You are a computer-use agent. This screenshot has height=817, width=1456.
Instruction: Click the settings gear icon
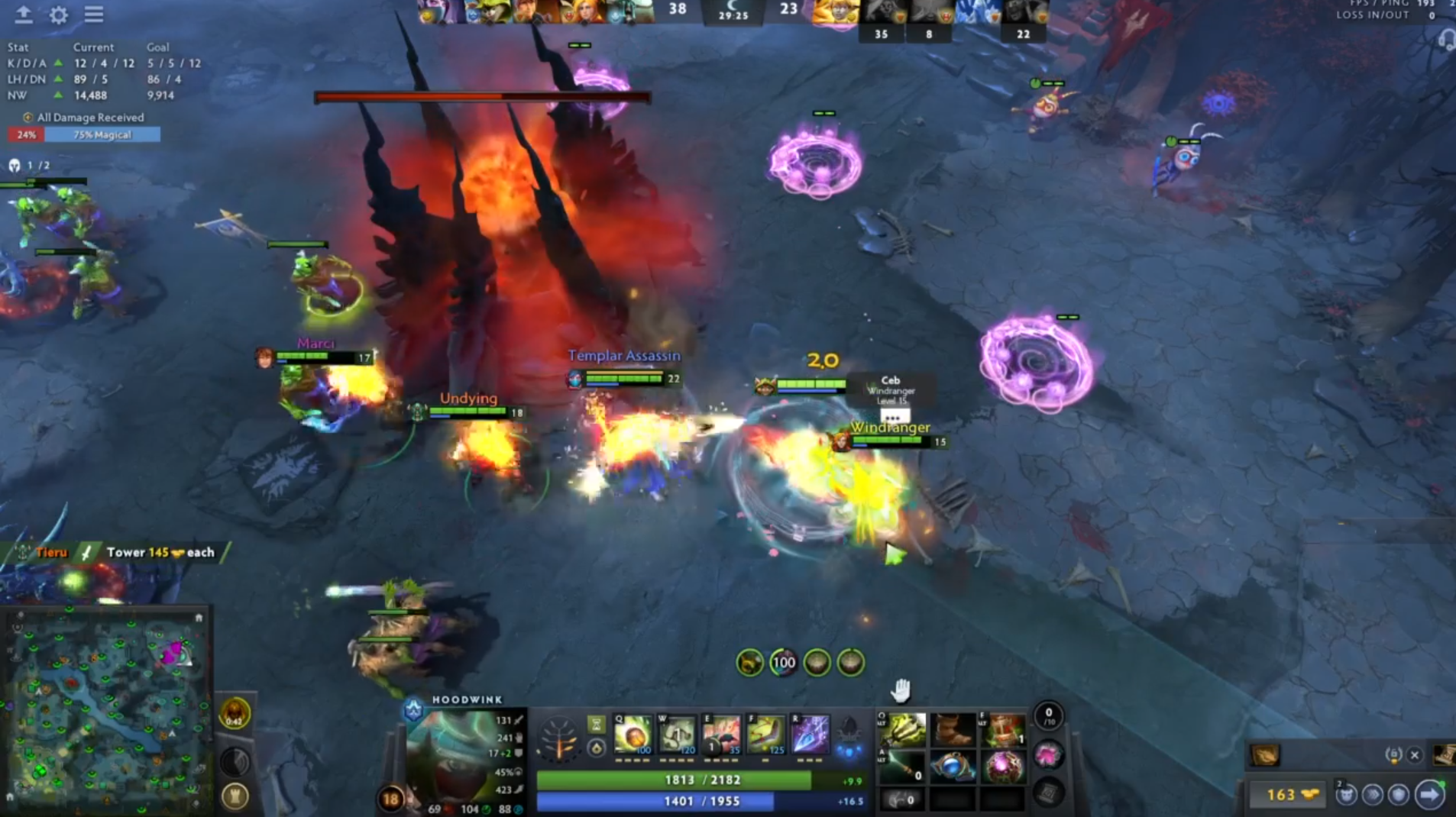tap(57, 15)
